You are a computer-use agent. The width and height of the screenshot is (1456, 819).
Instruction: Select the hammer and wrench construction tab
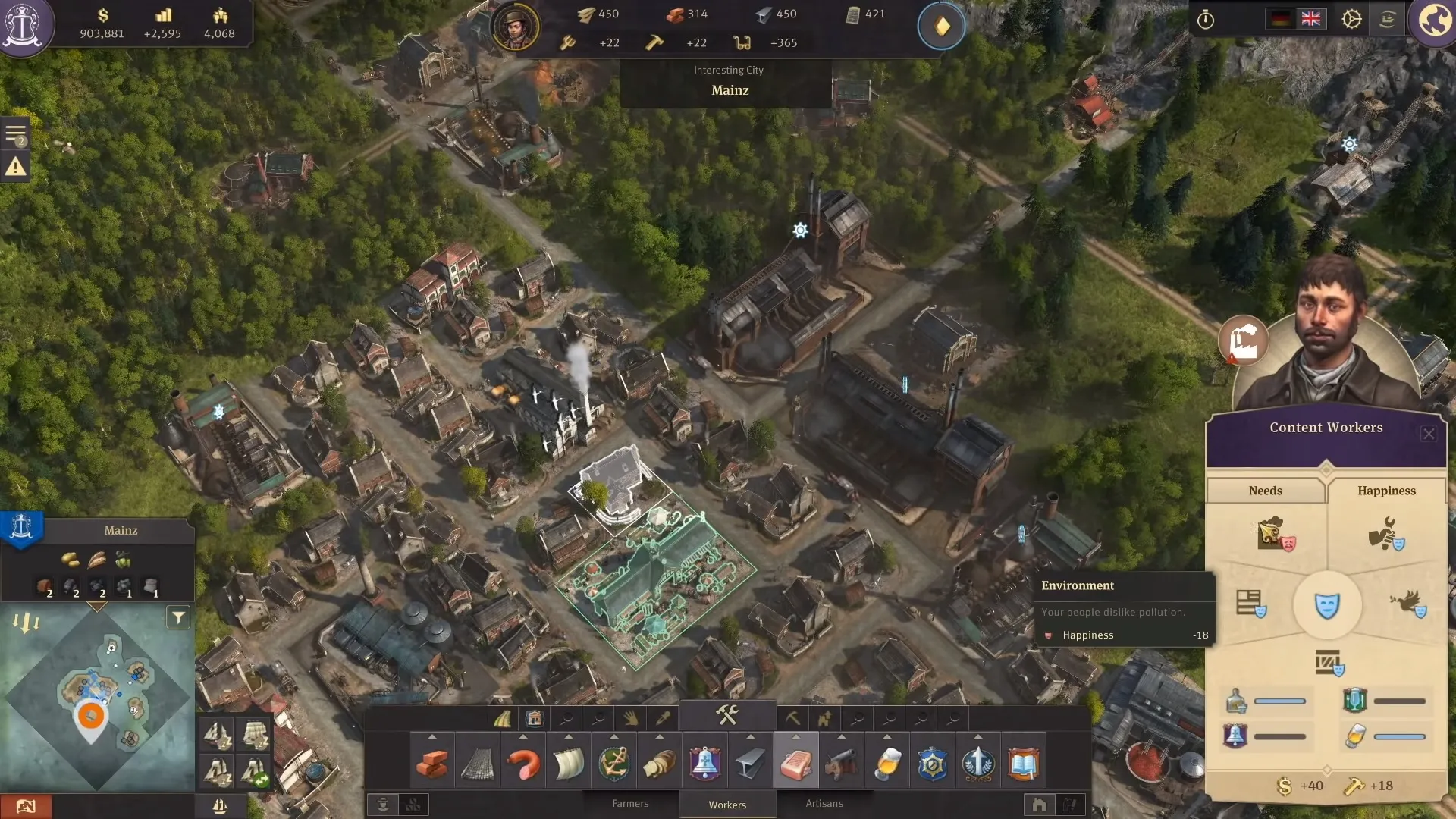click(x=727, y=715)
